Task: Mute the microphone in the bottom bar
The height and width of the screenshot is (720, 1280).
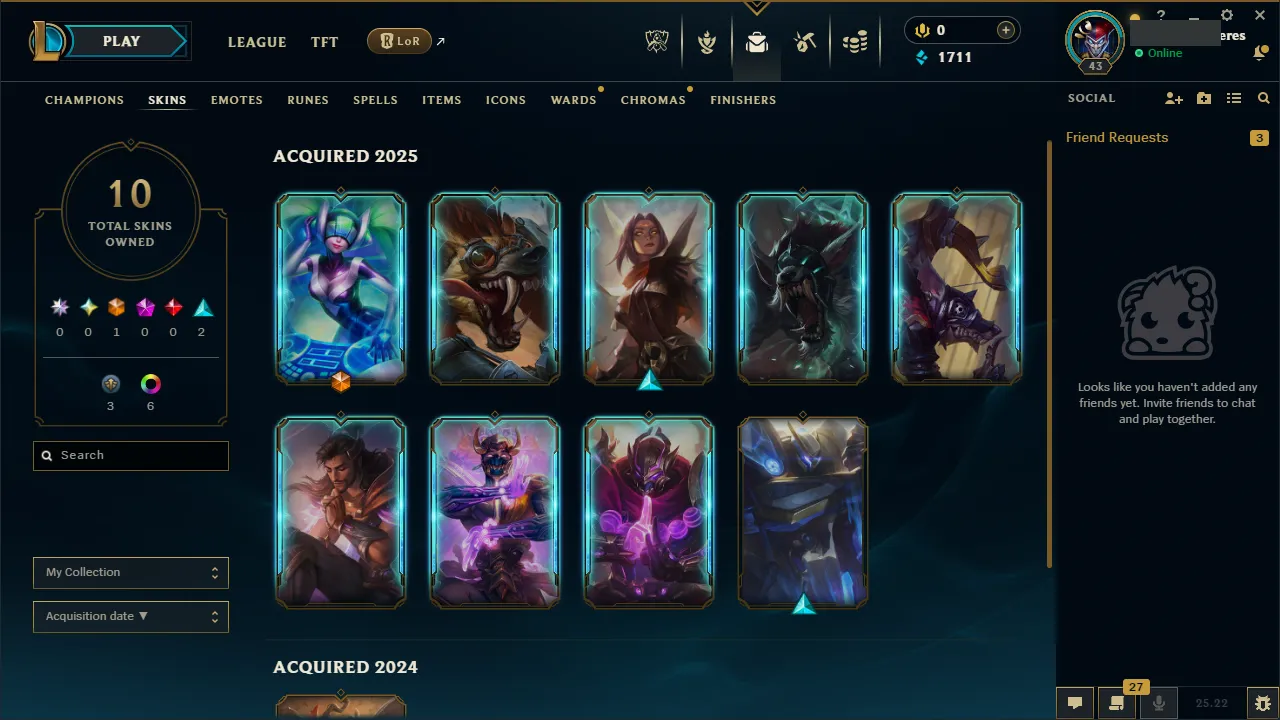Action: click(x=1158, y=702)
